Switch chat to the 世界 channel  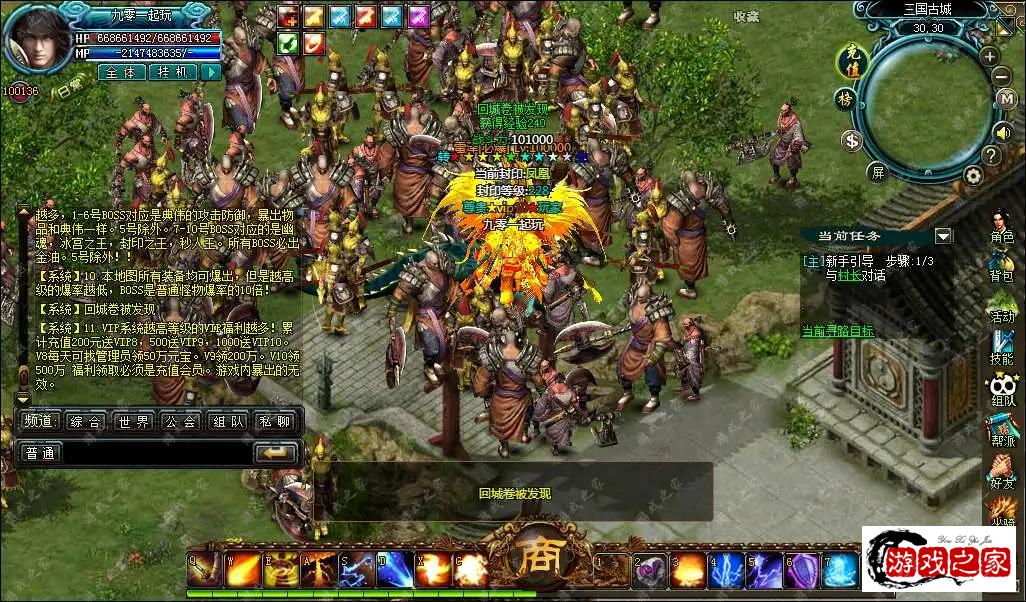click(133, 421)
